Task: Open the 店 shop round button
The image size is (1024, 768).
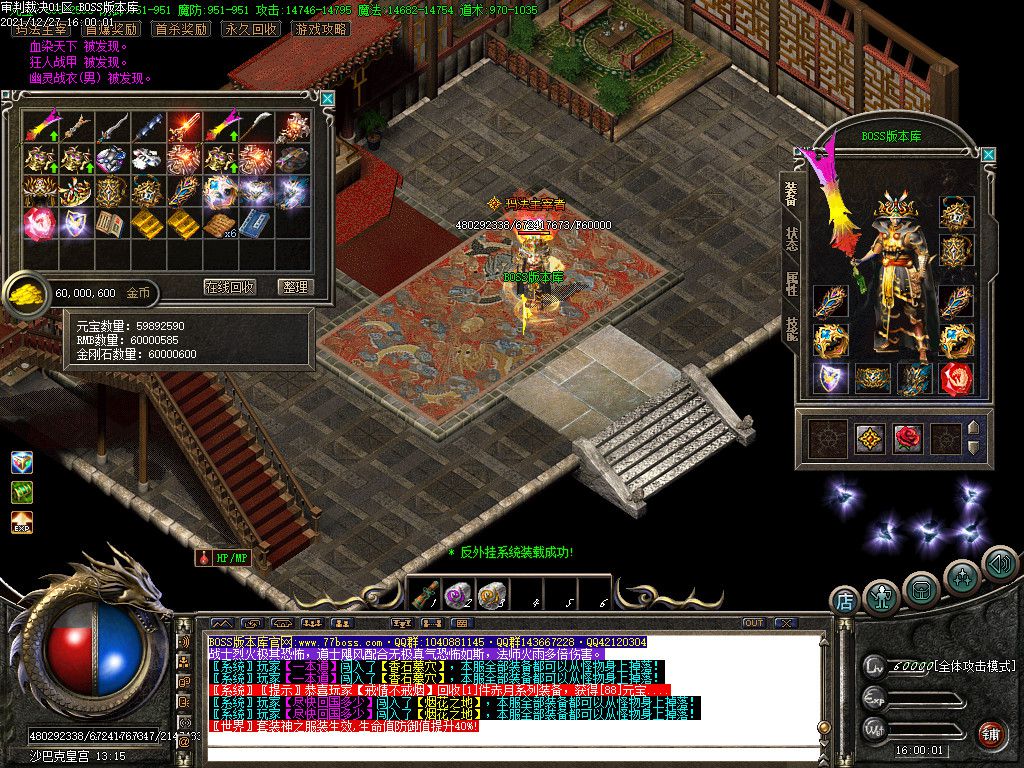Action: [x=844, y=600]
